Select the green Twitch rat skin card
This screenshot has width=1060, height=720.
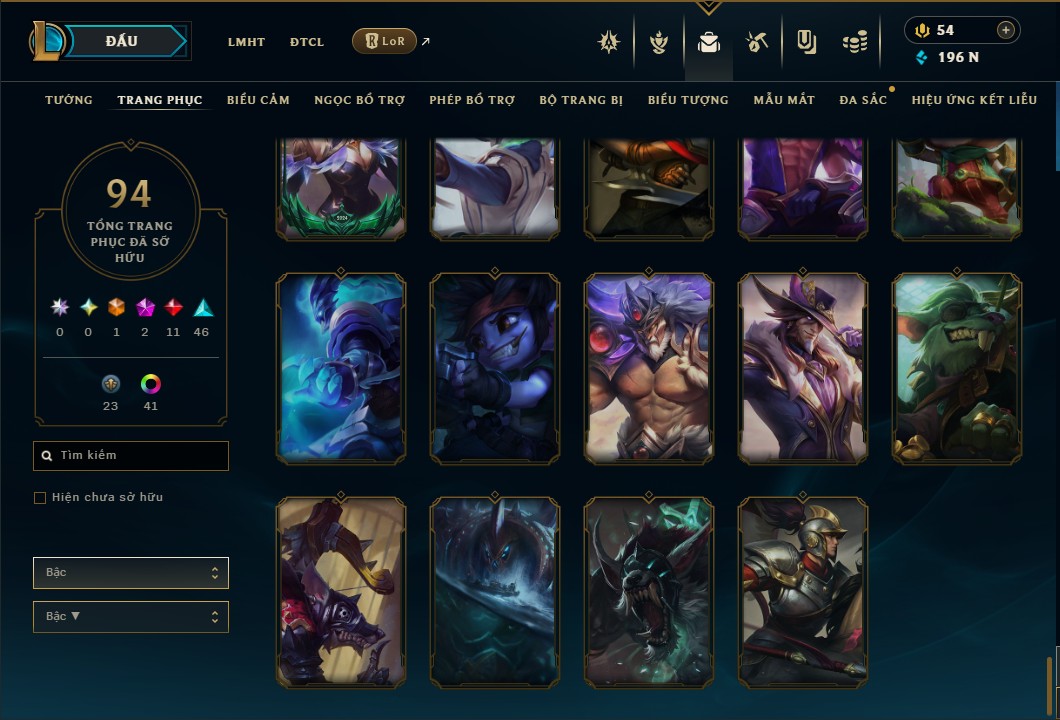click(x=957, y=368)
